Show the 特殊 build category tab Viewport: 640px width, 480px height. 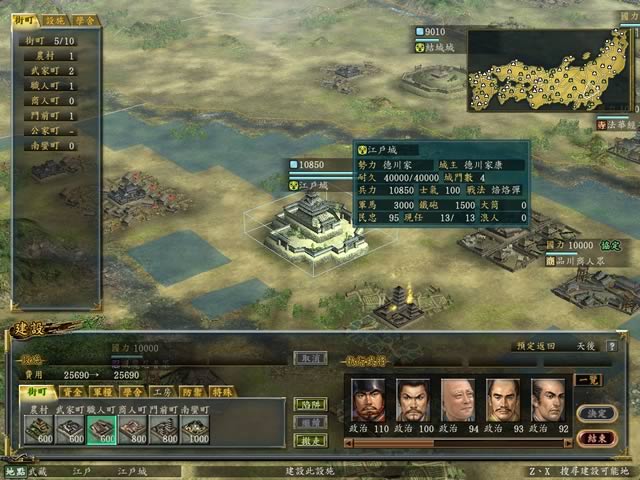pyautogui.click(x=224, y=393)
